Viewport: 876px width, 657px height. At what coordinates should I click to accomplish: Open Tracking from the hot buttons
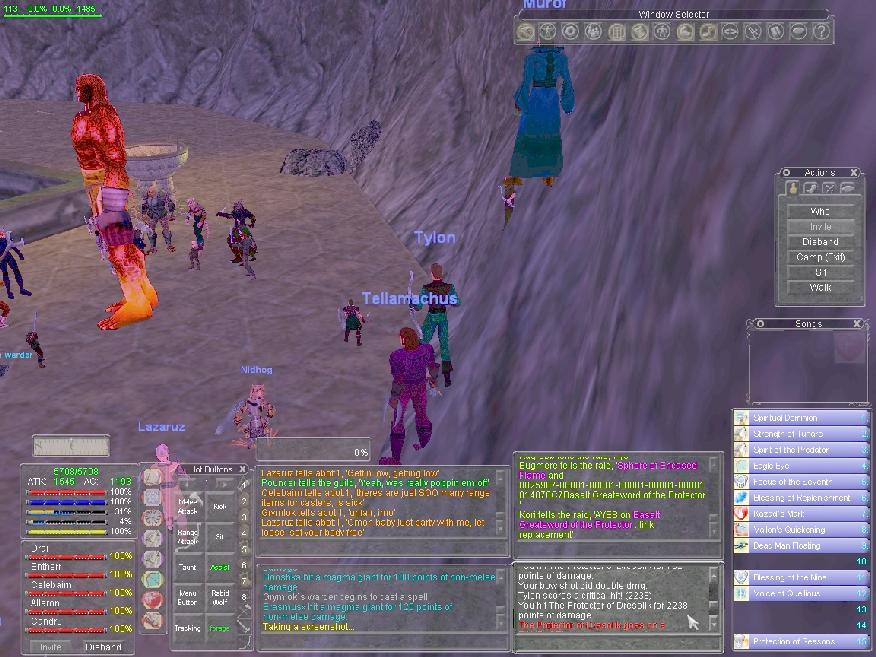point(189,628)
